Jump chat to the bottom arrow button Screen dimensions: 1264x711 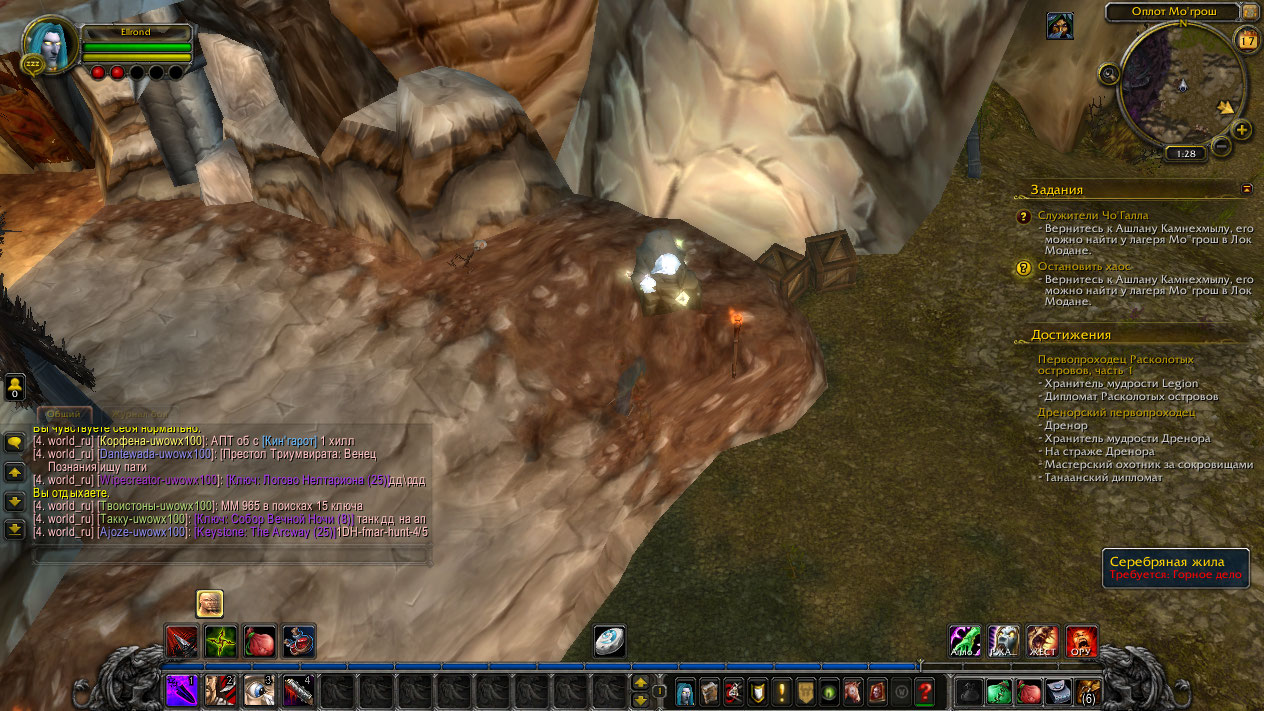(x=15, y=529)
